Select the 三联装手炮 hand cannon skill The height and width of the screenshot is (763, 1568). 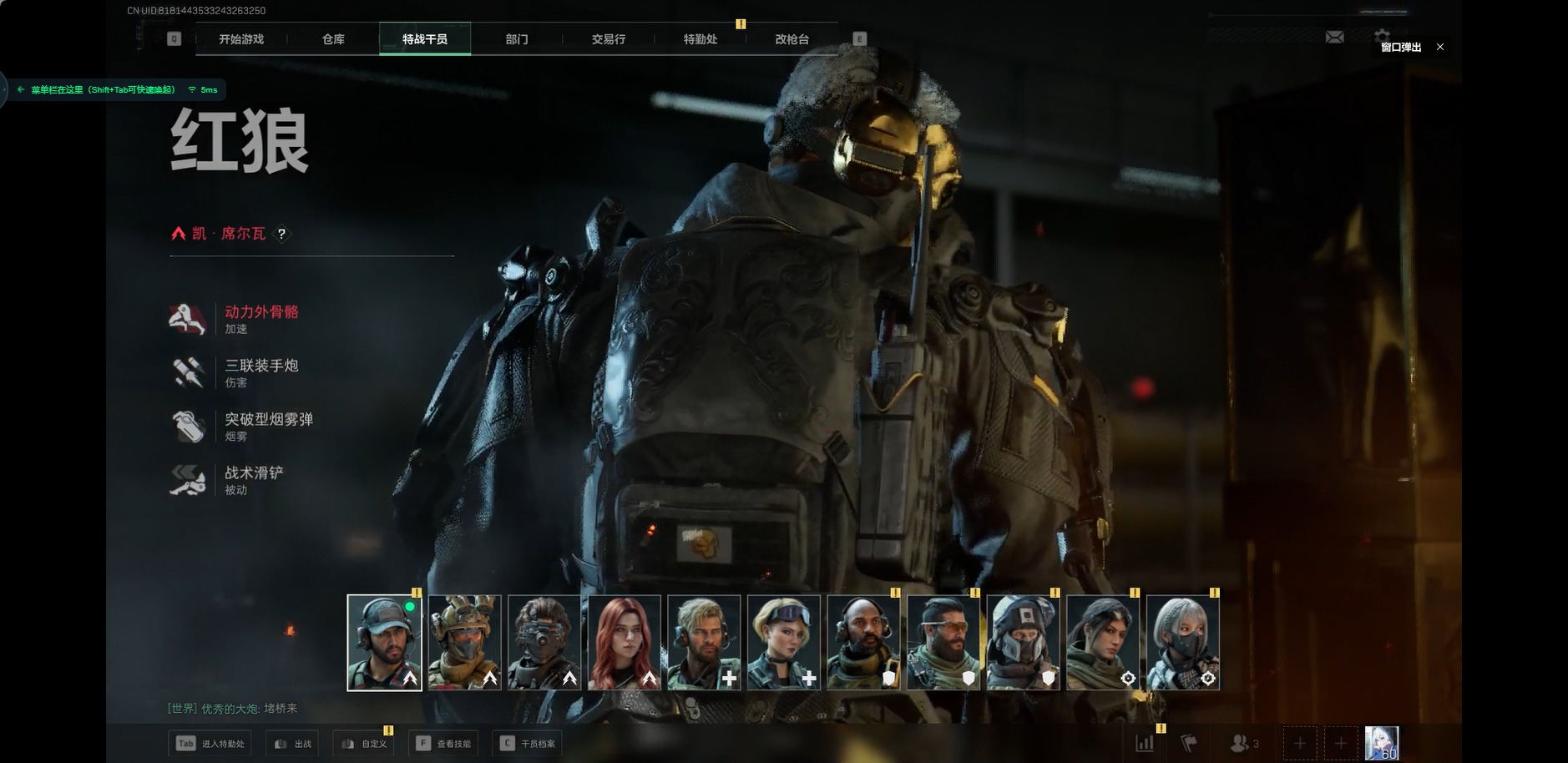pos(260,371)
